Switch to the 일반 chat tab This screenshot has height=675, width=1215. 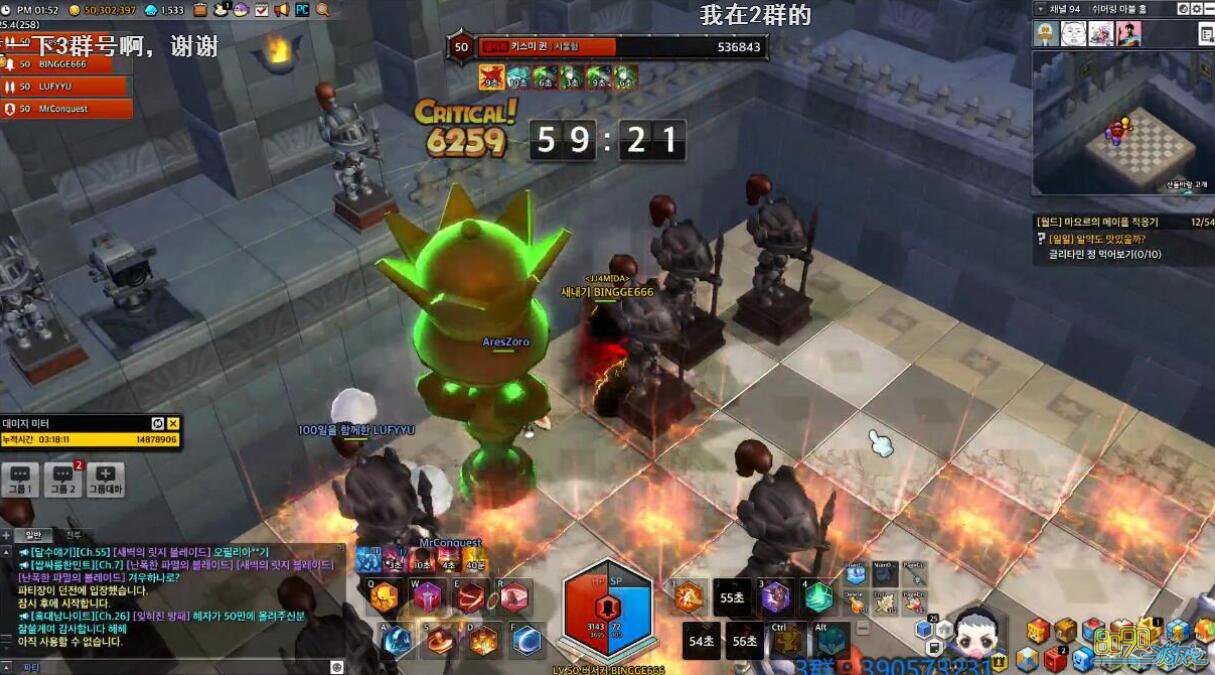tap(32, 536)
